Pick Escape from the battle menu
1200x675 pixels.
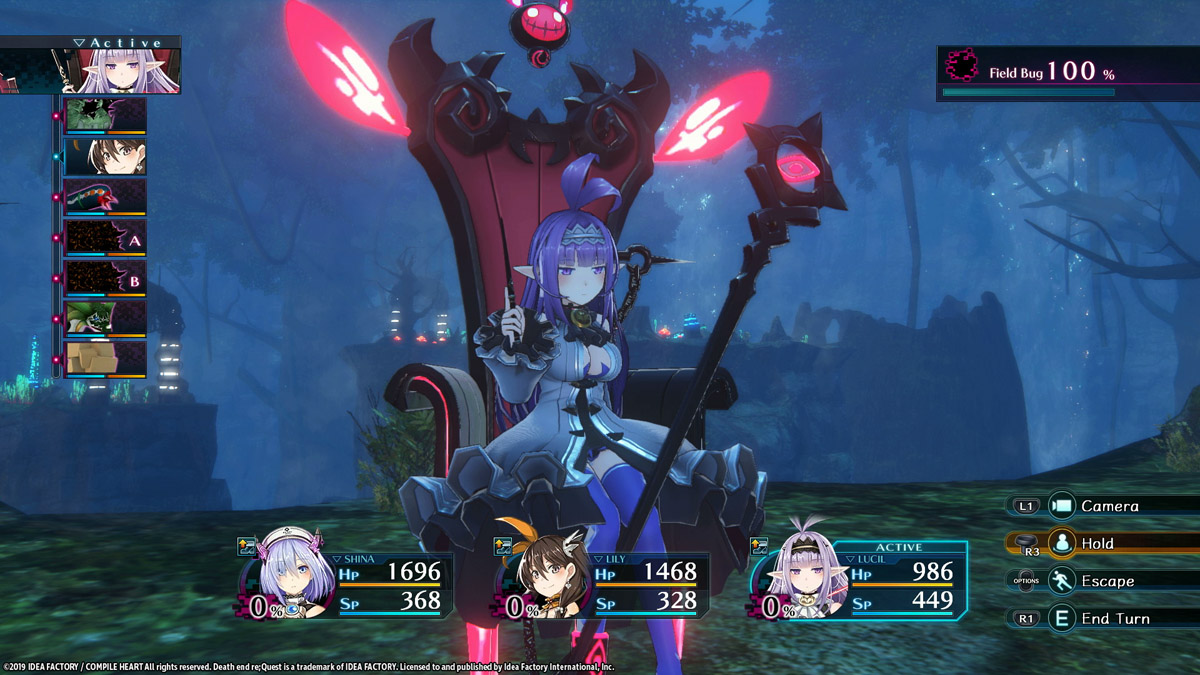(x=1106, y=581)
